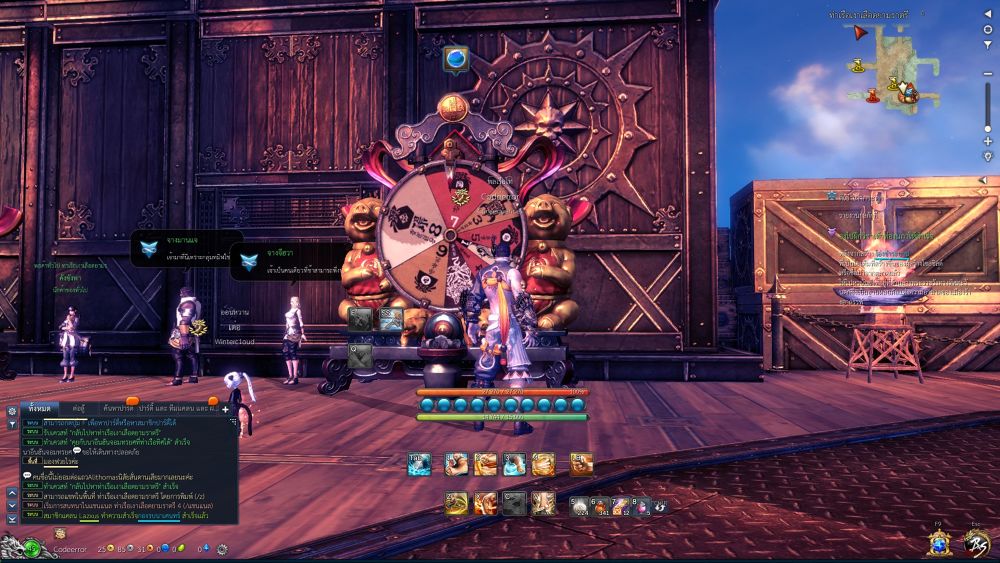Use the blue fist skill in slot 3
This screenshot has height=563, width=1000.
coord(514,464)
